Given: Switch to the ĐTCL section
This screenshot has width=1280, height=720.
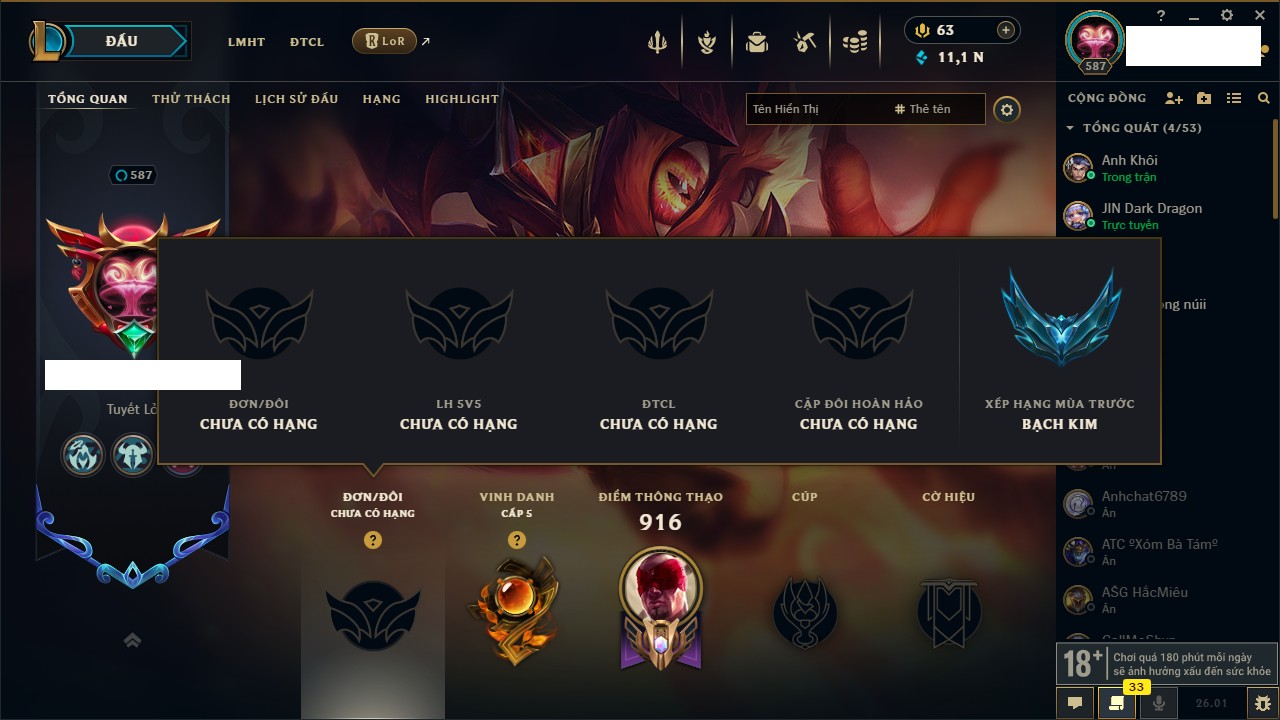Looking at the screenshot, I should (307, 42).
